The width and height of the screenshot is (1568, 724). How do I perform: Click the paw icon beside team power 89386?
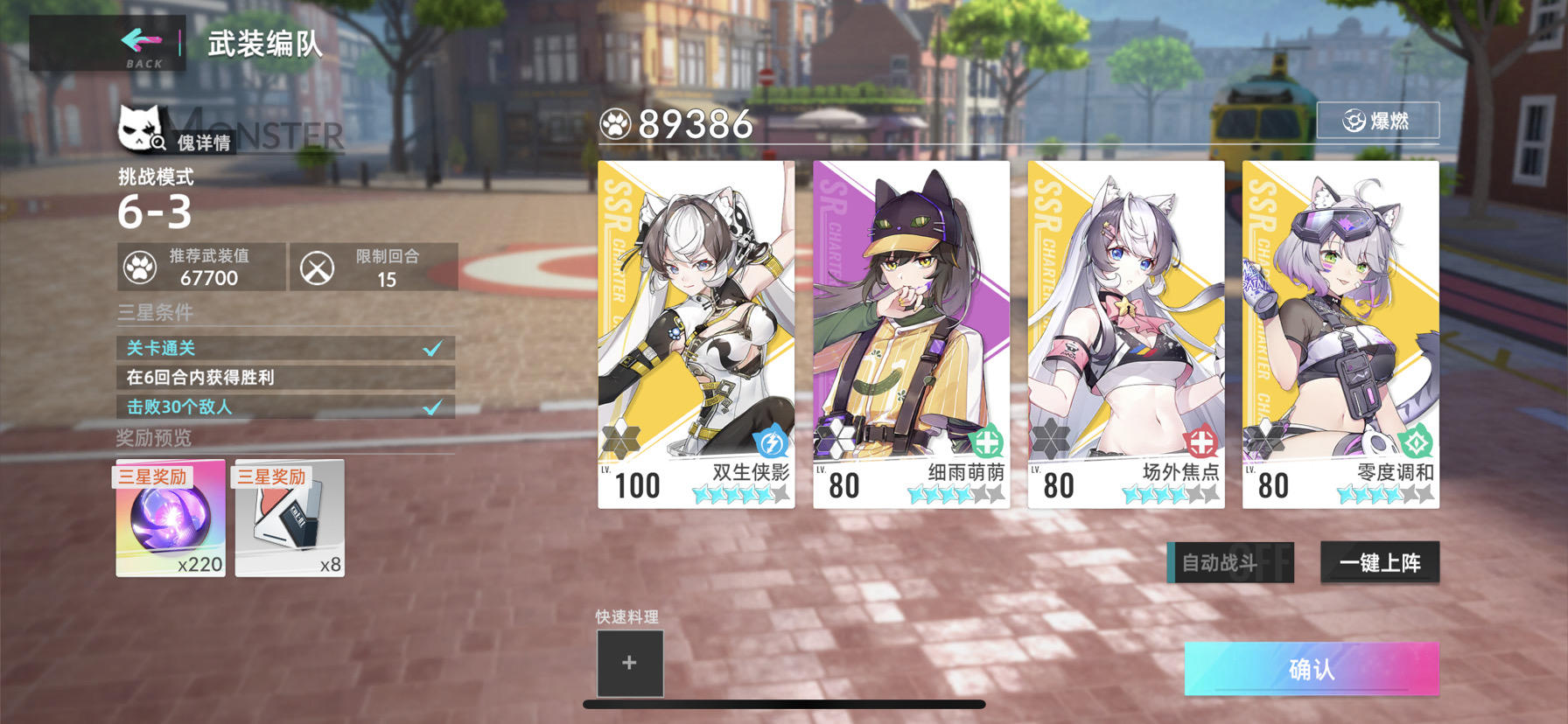(618, 124)
